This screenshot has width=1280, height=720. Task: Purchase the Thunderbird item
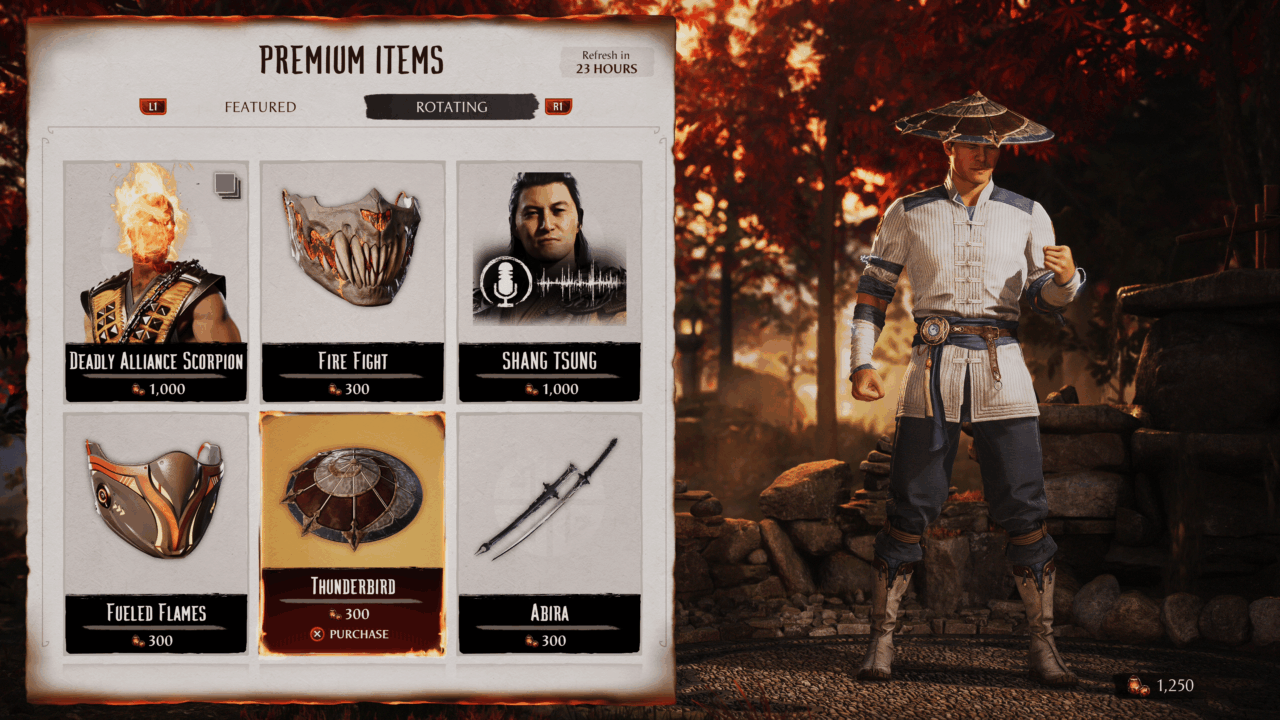(350, 634)
